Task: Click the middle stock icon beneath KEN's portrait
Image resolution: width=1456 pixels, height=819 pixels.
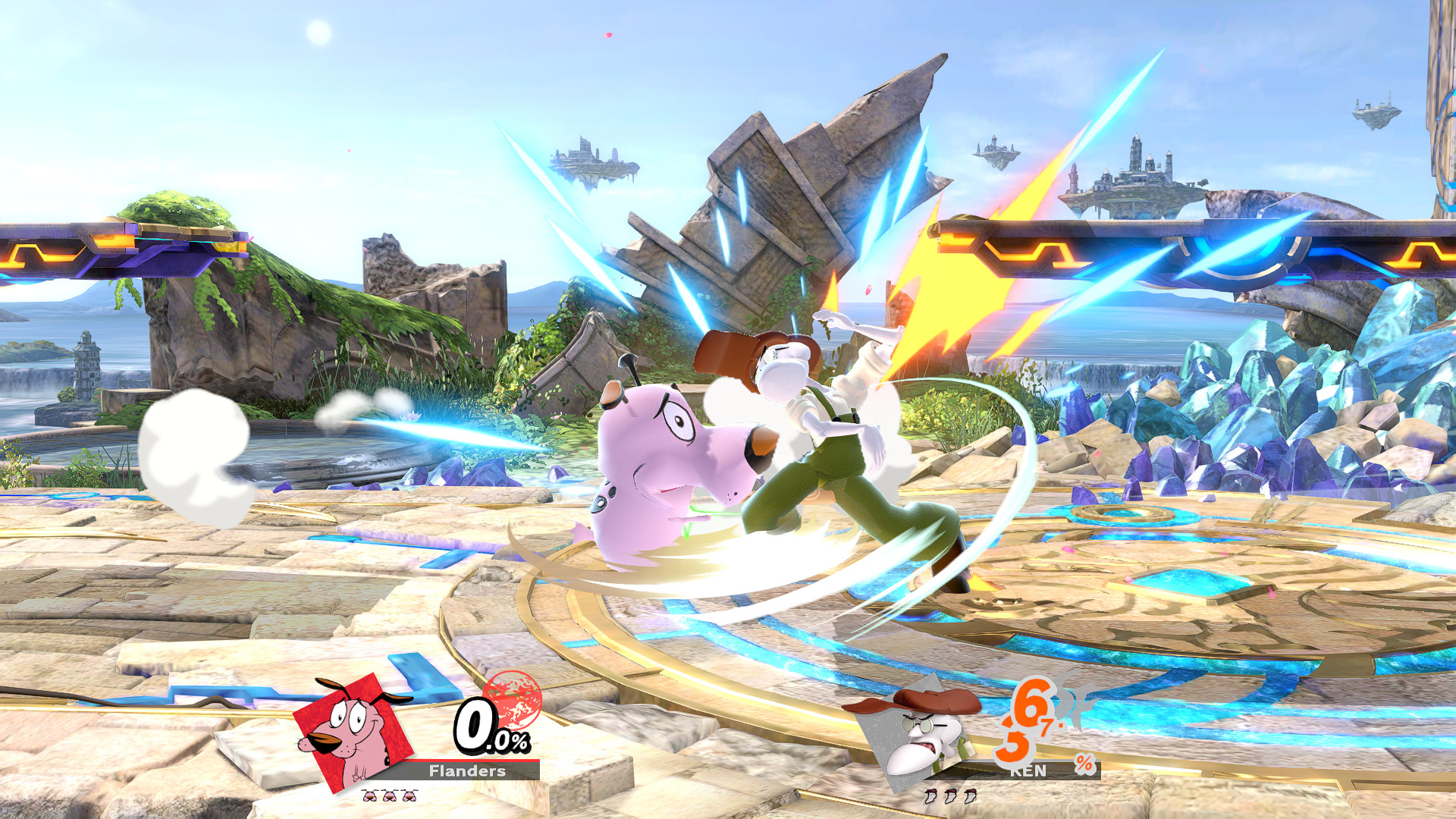Action: (x=950, y=796)
